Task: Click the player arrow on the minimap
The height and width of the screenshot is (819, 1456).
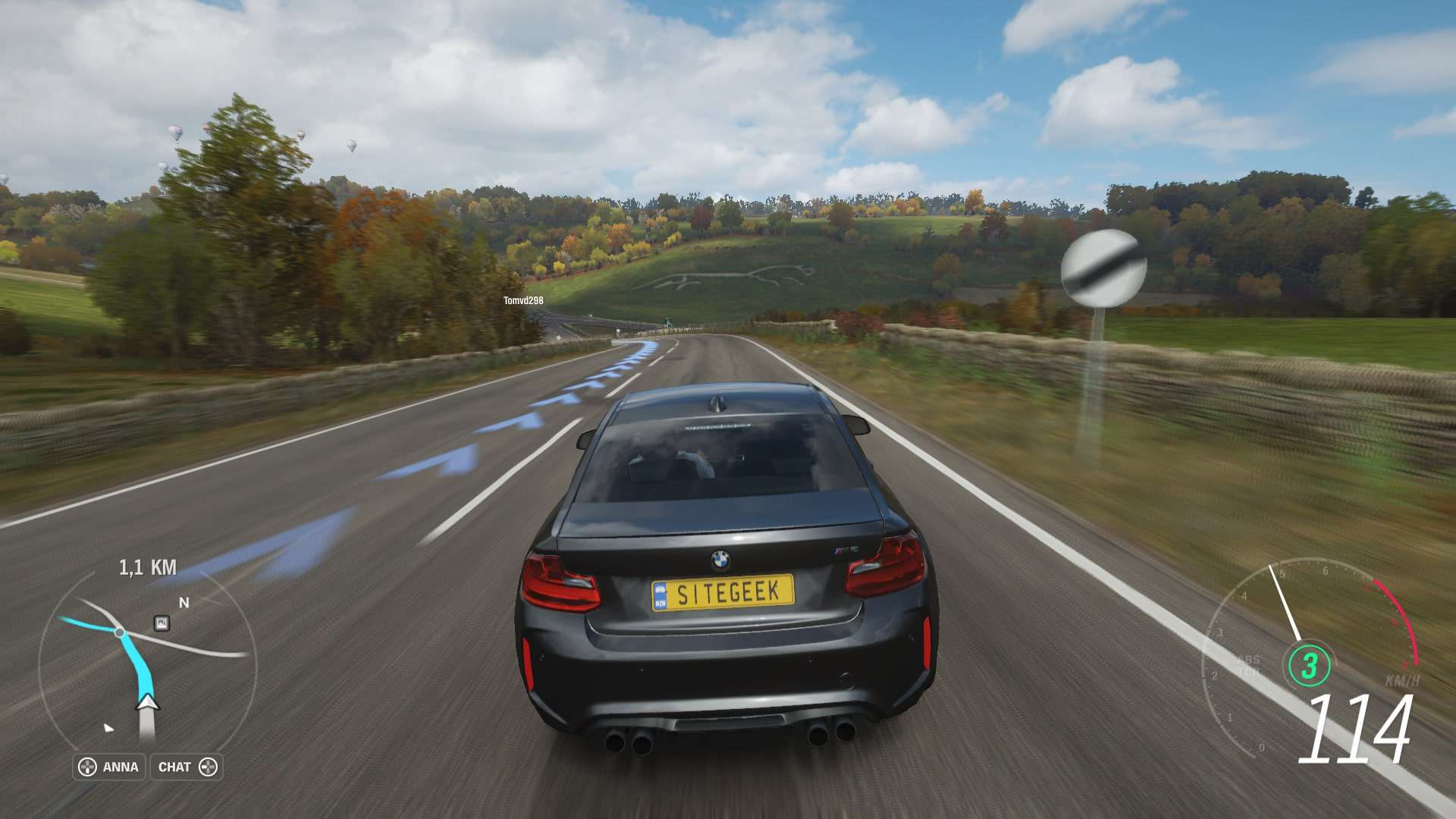Action: 147,702
